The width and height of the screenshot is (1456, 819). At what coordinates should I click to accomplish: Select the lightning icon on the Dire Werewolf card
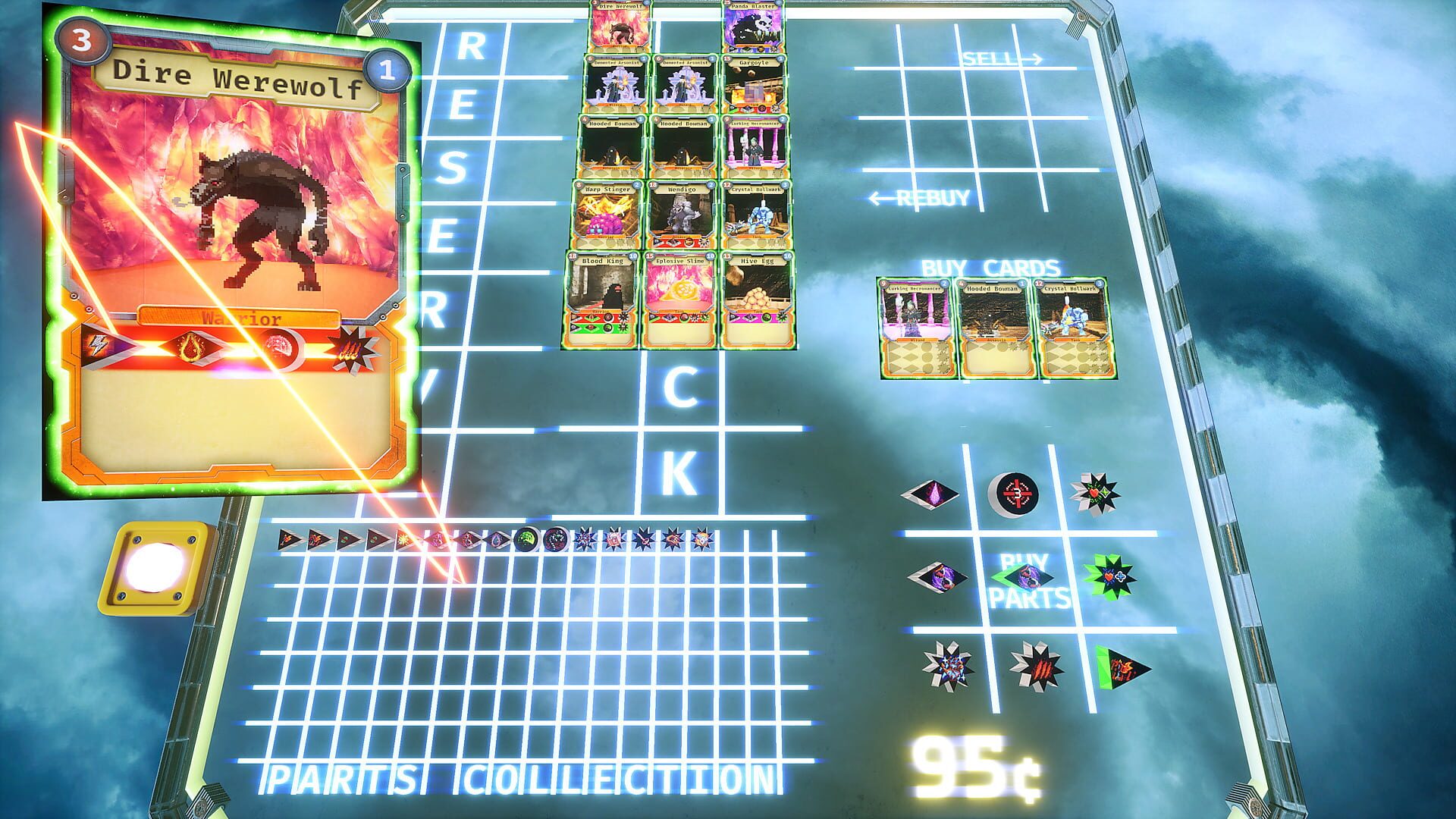[97, 345]
